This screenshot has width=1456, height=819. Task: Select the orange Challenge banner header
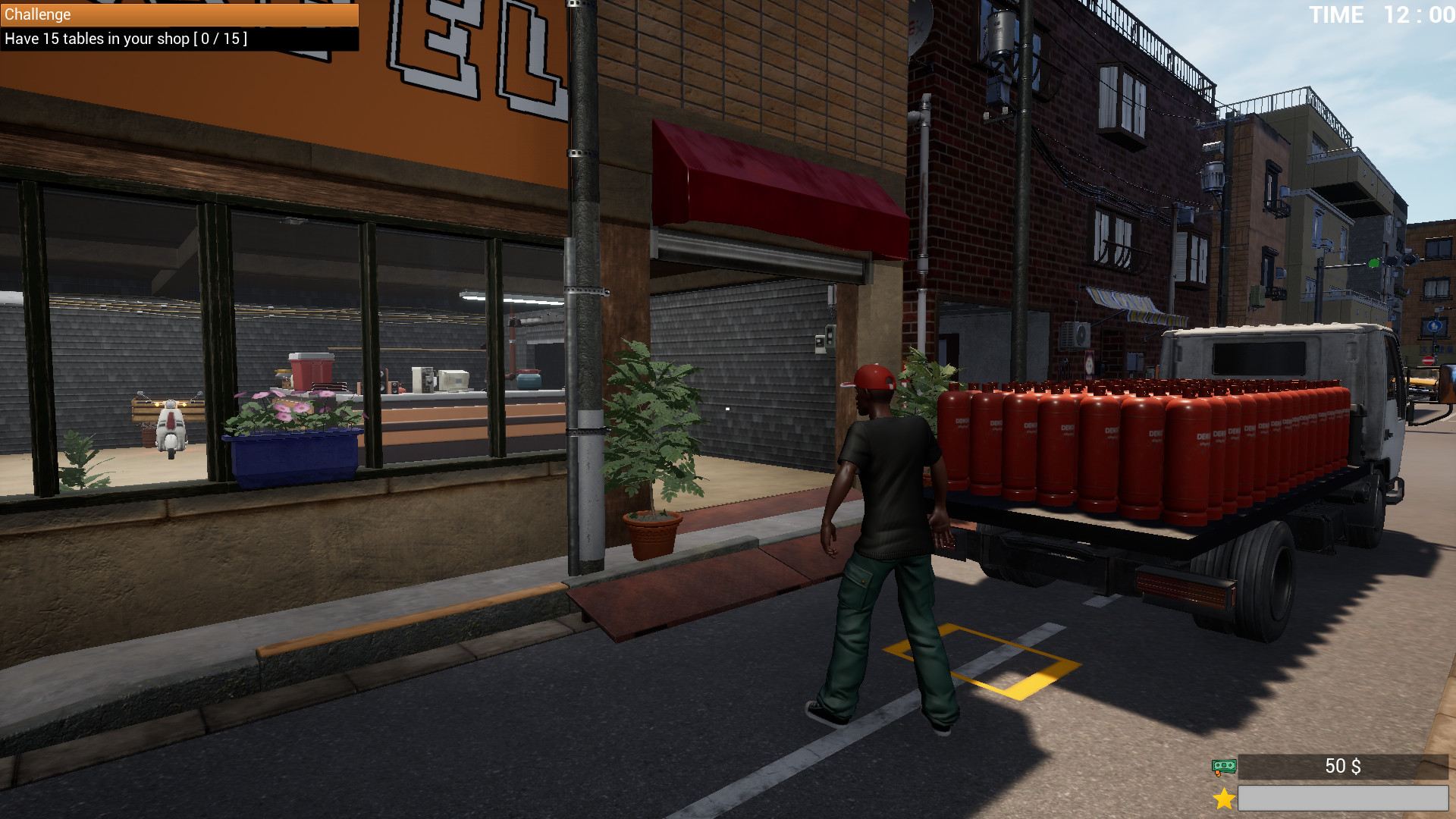(x=178, y=14)
